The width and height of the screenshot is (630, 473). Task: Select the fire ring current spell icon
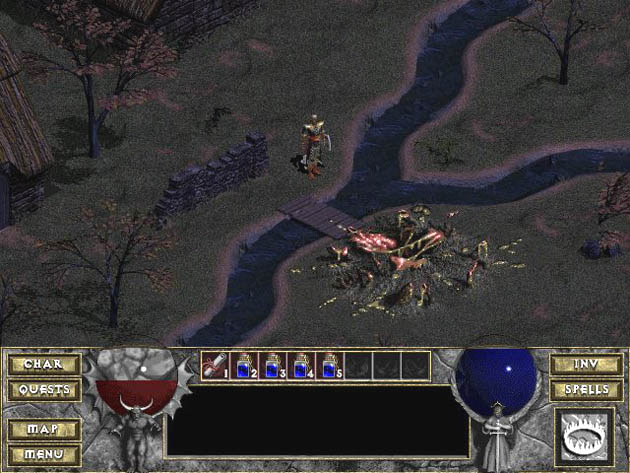(x=585, y=435)
